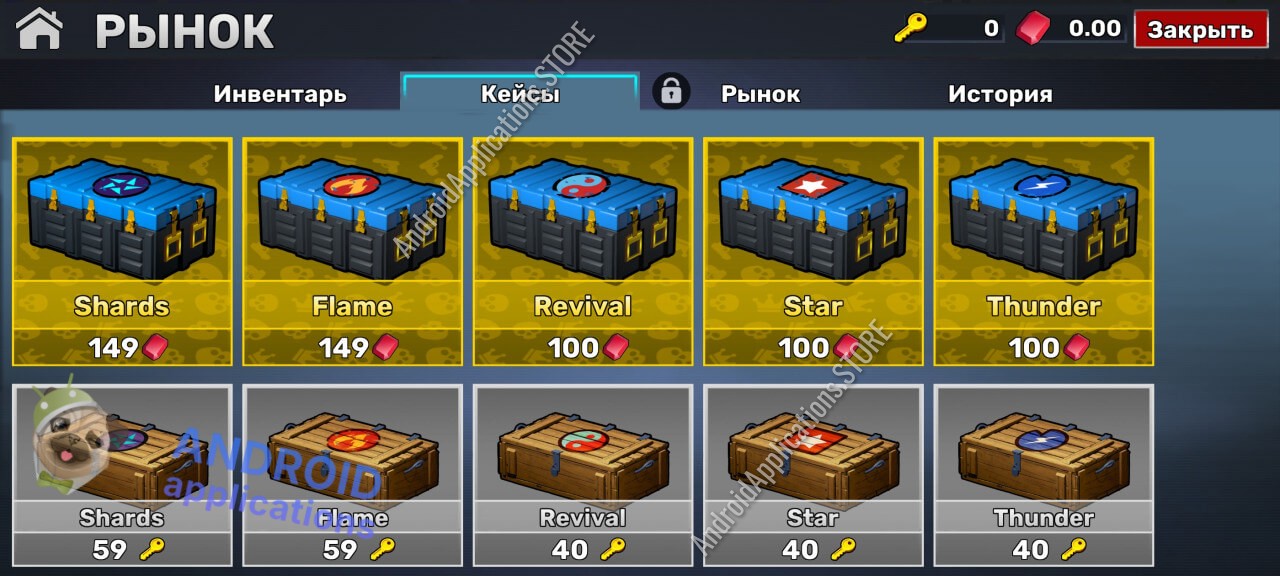
Task: Select the Кейсы tab
Action: 520,94
